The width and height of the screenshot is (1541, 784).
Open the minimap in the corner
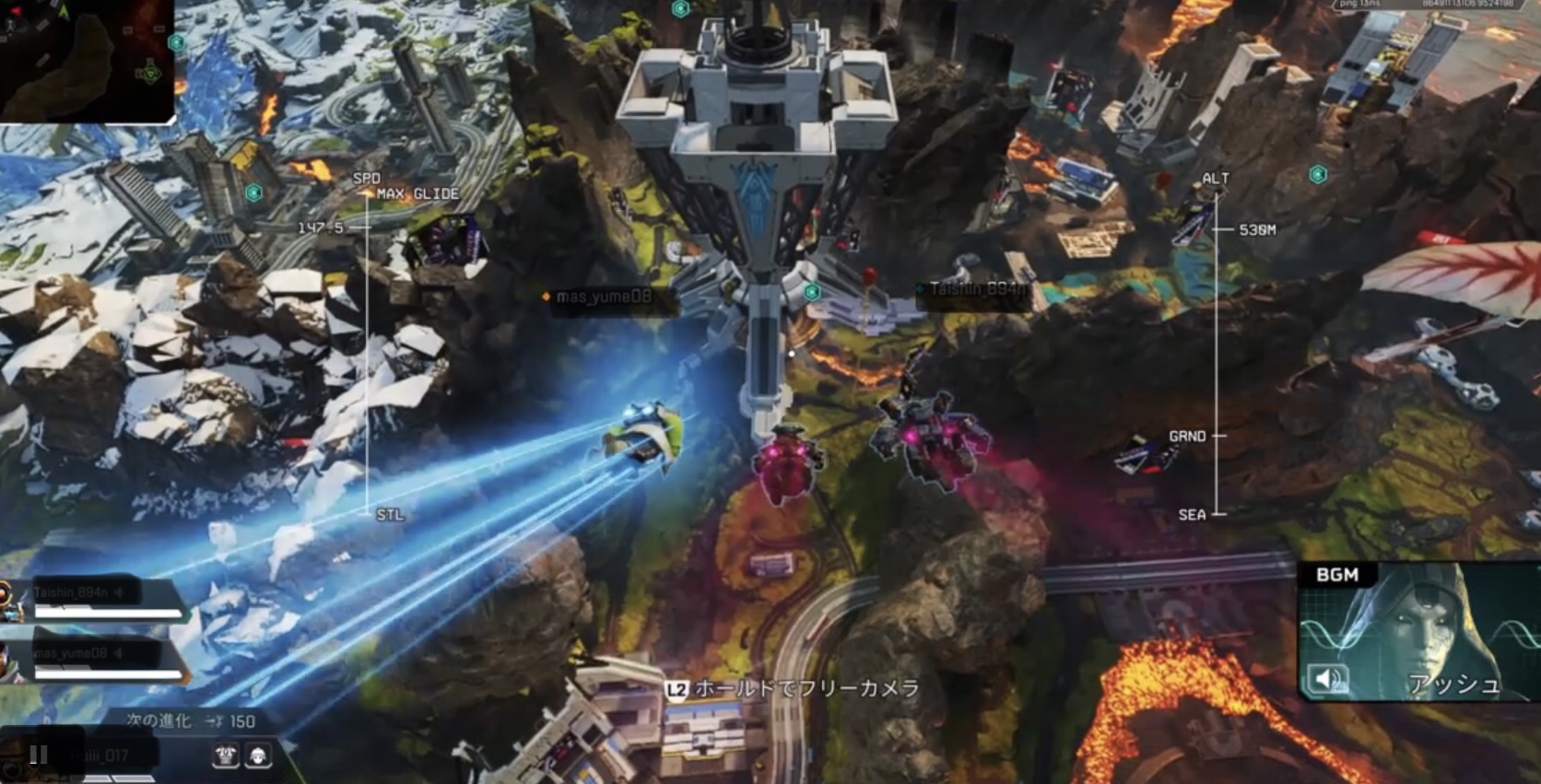(x=87, y=60)
